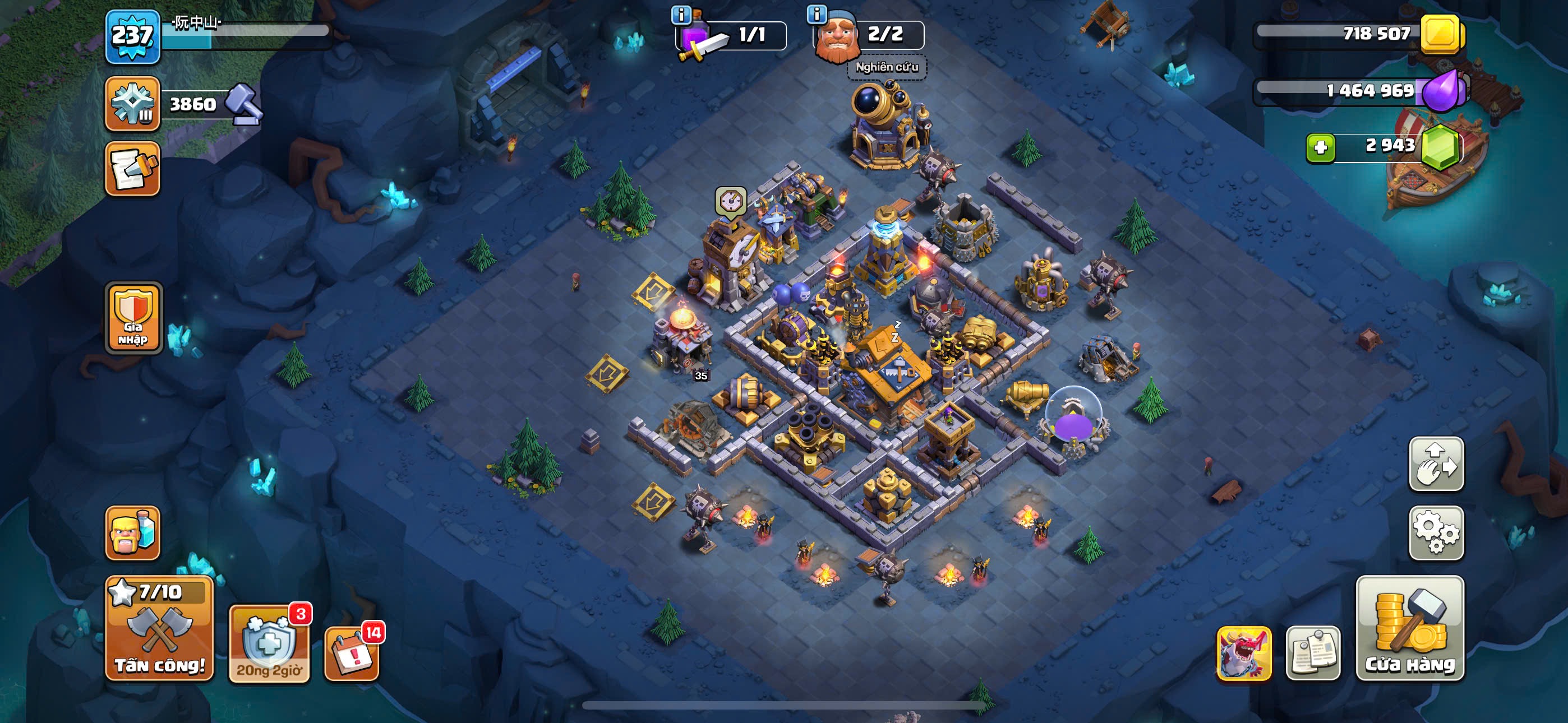This screenshot has height=723, width=1568.
Task: Open the battle log scroll button
Action: pyautogui.click(x=132, y=169)
